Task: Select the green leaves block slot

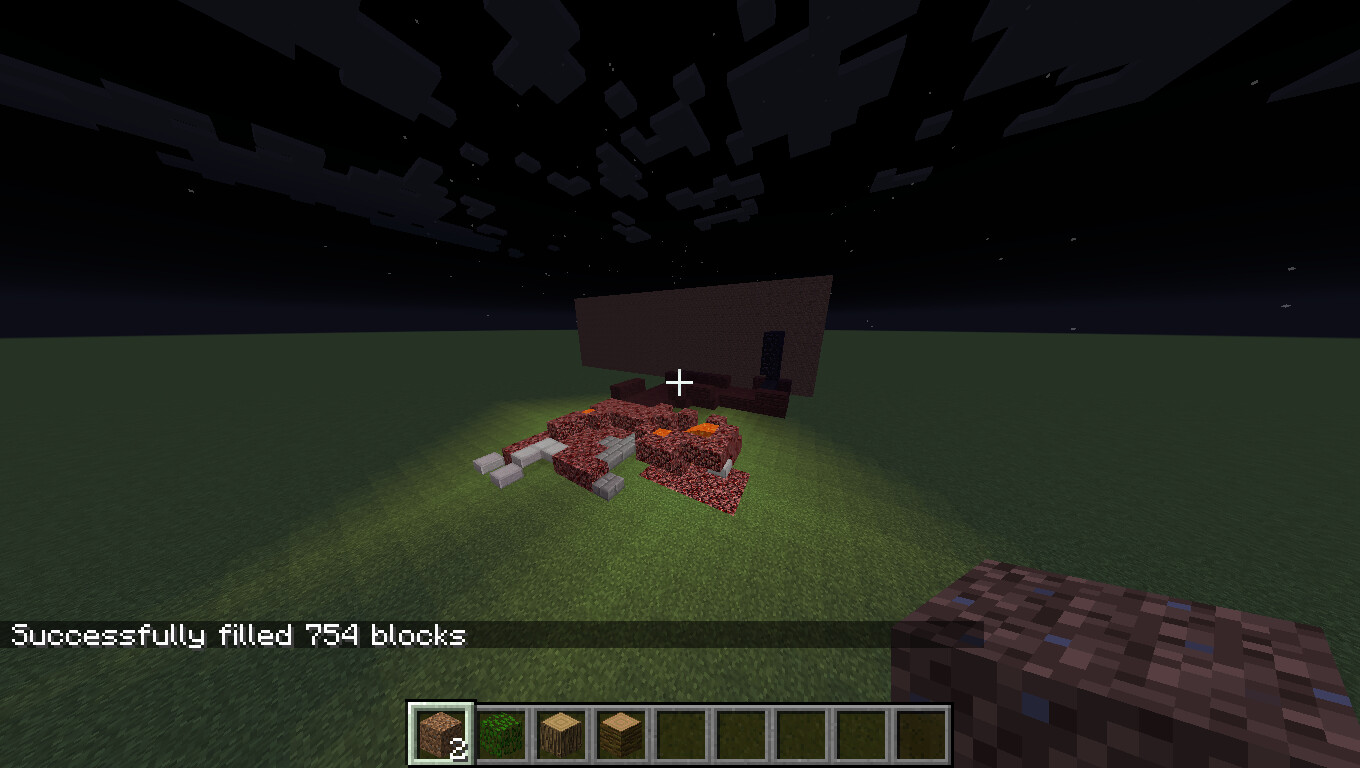Action: click(x=500, y=734)
